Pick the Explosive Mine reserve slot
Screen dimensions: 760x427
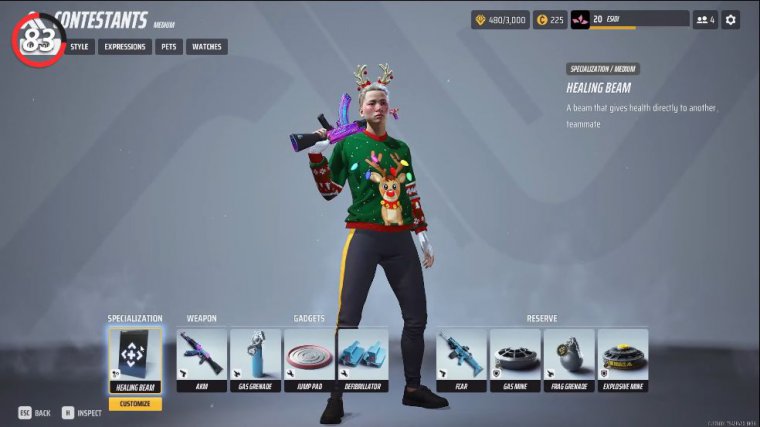623,360
